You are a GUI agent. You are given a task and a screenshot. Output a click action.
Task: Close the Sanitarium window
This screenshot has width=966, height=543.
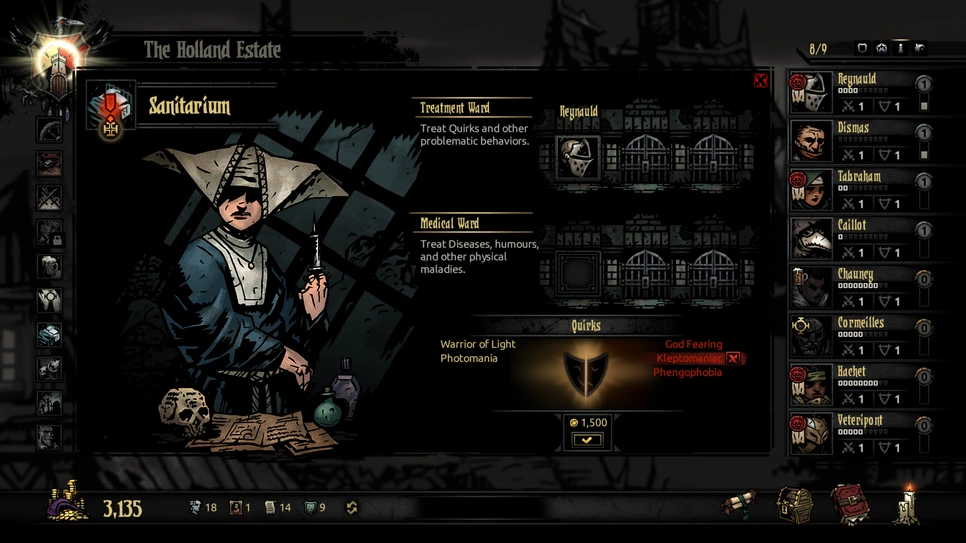(760, 81)
